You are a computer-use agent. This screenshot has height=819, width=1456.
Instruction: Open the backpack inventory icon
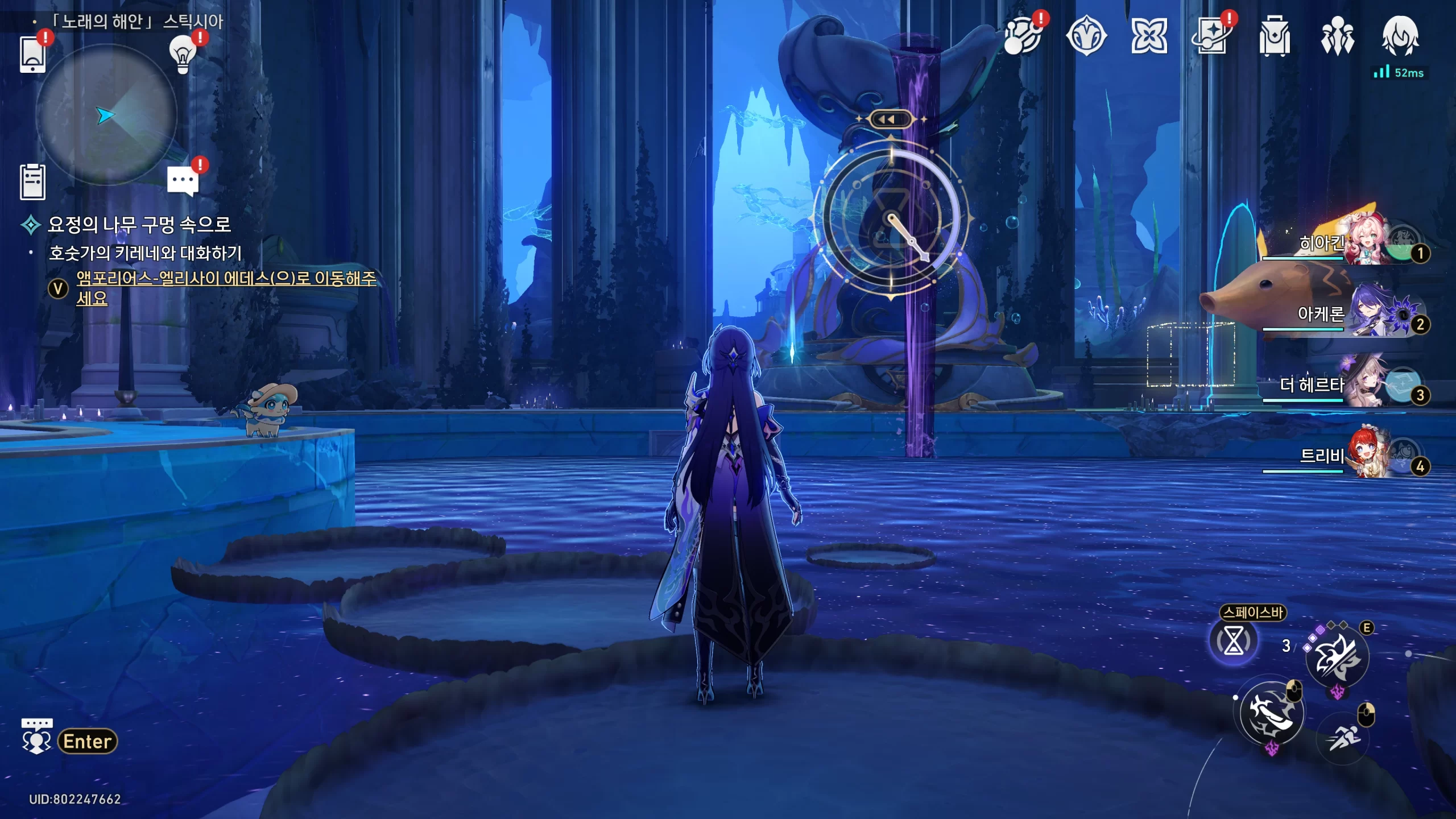point(1274,36)
